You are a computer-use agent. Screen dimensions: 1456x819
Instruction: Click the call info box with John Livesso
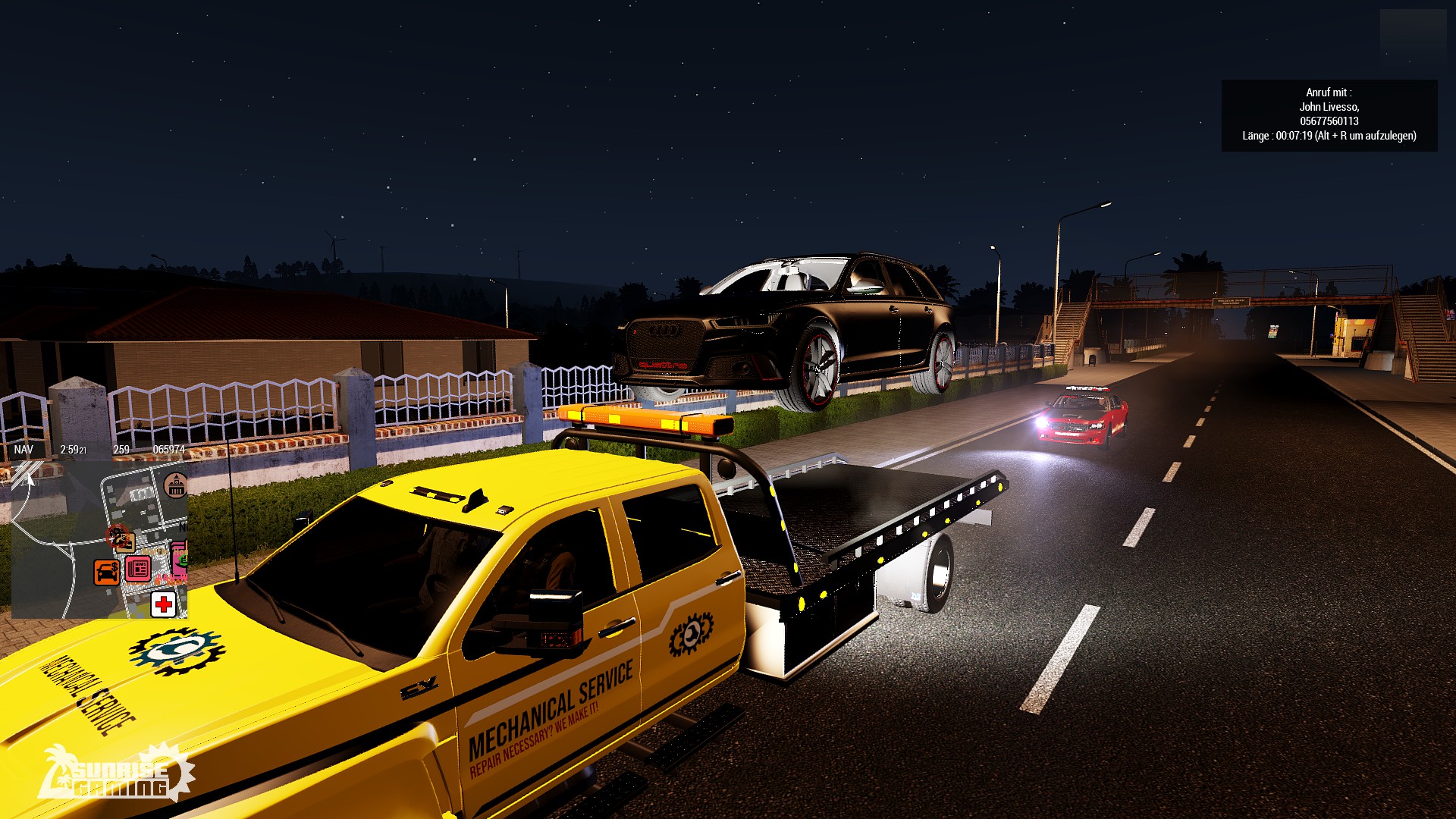[1329, 115]
